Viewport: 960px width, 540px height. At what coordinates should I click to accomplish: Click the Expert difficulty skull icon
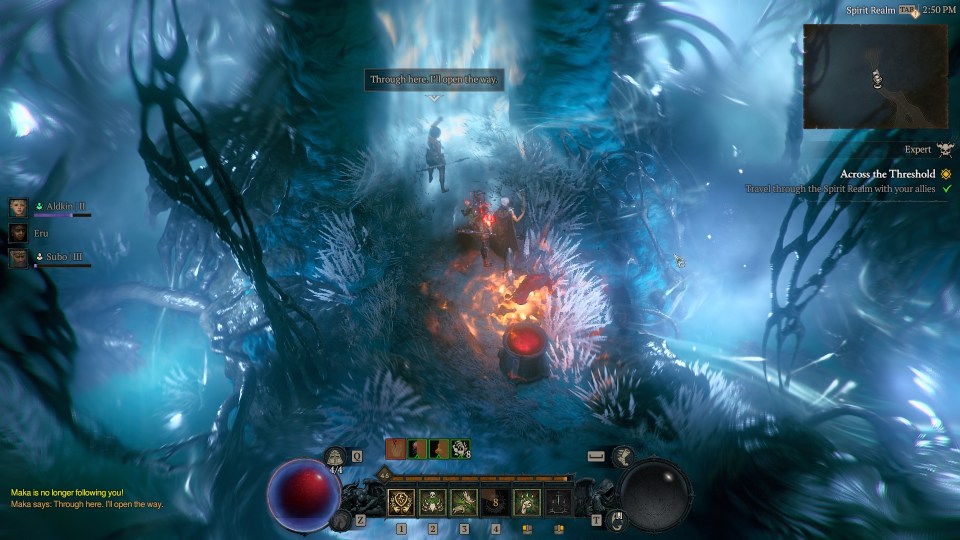tap(945, 150)
